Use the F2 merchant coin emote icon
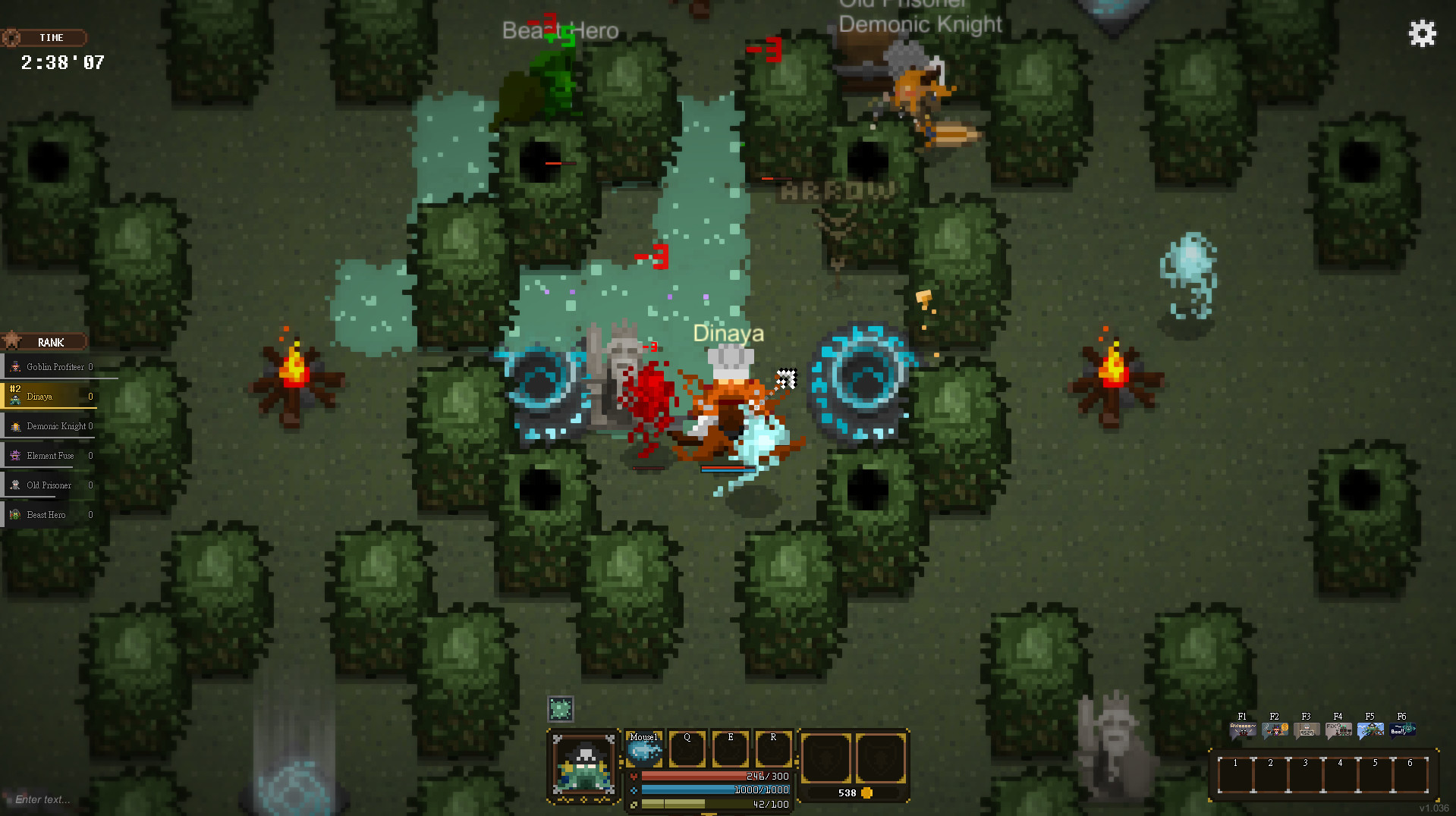The image size is (1456, 816). 1274,729
